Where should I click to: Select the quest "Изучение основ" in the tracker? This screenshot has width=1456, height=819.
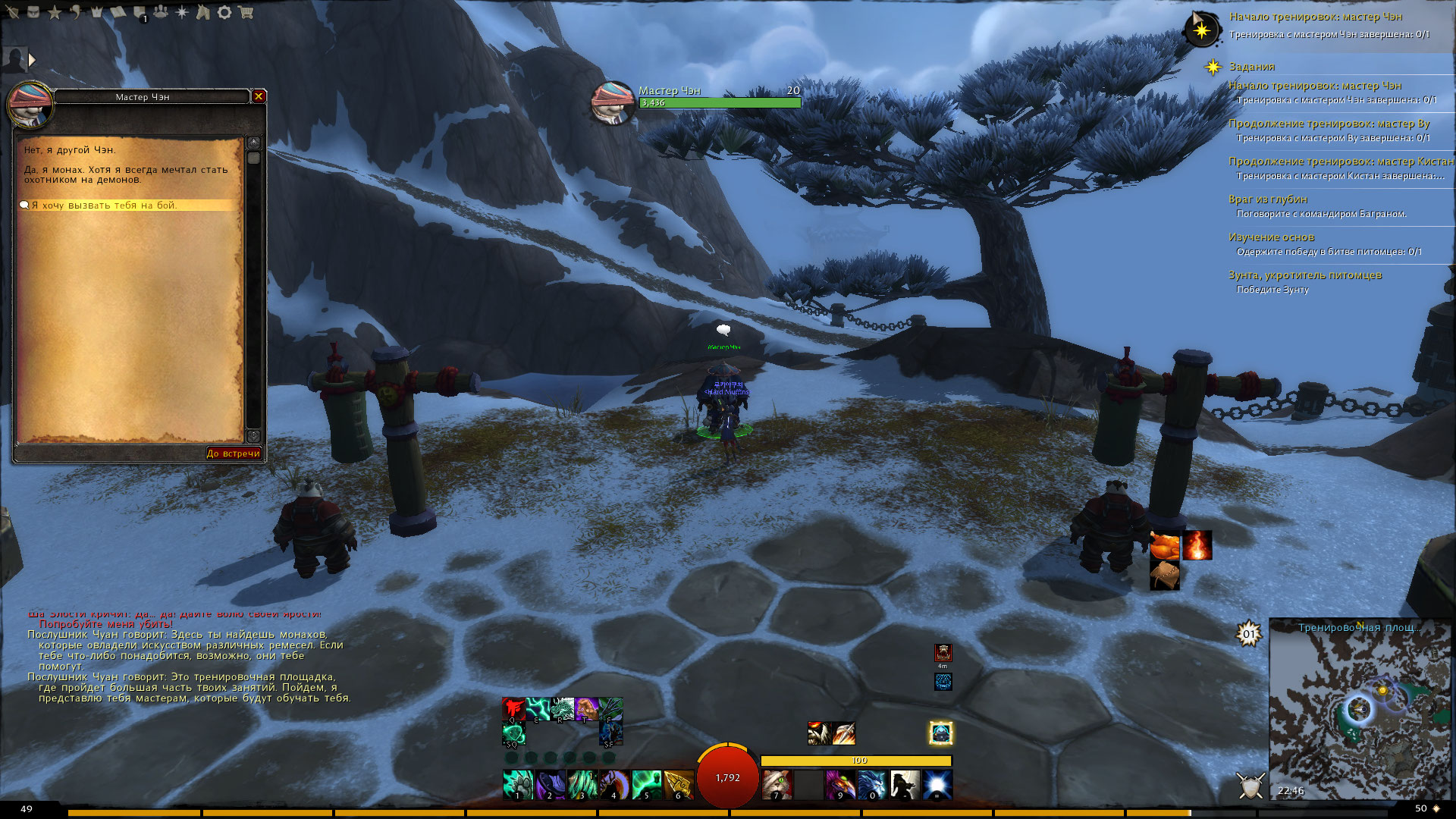click(1271, 237)
